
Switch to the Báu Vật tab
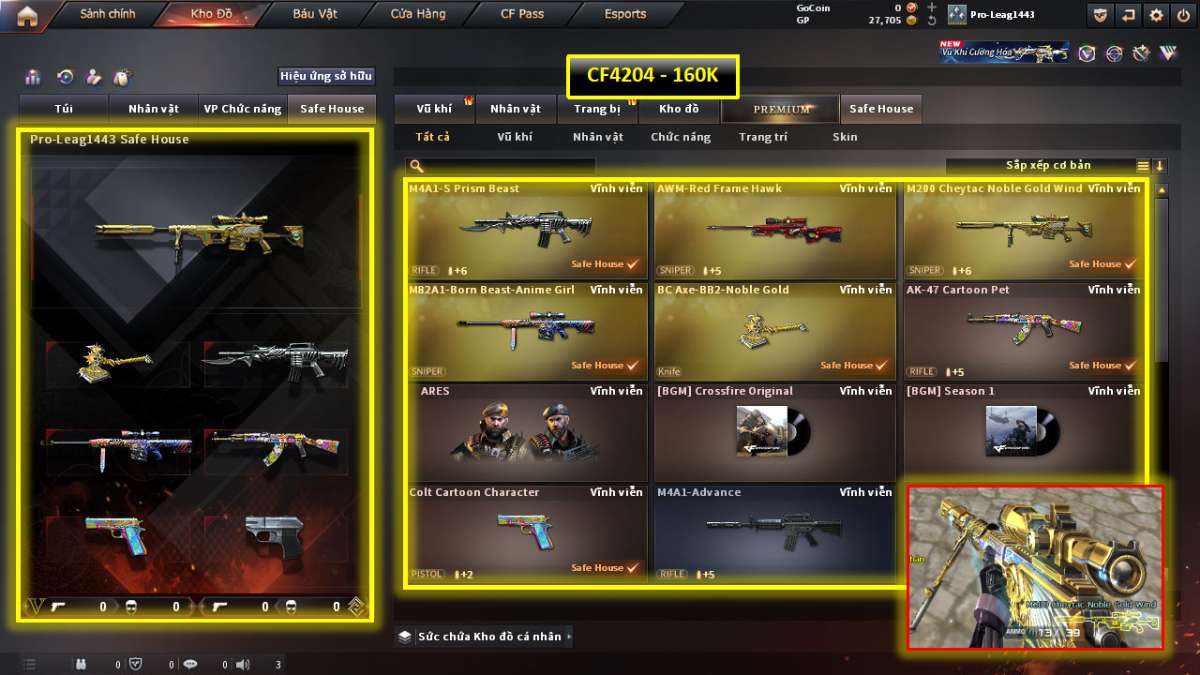[x=314, y=15]
